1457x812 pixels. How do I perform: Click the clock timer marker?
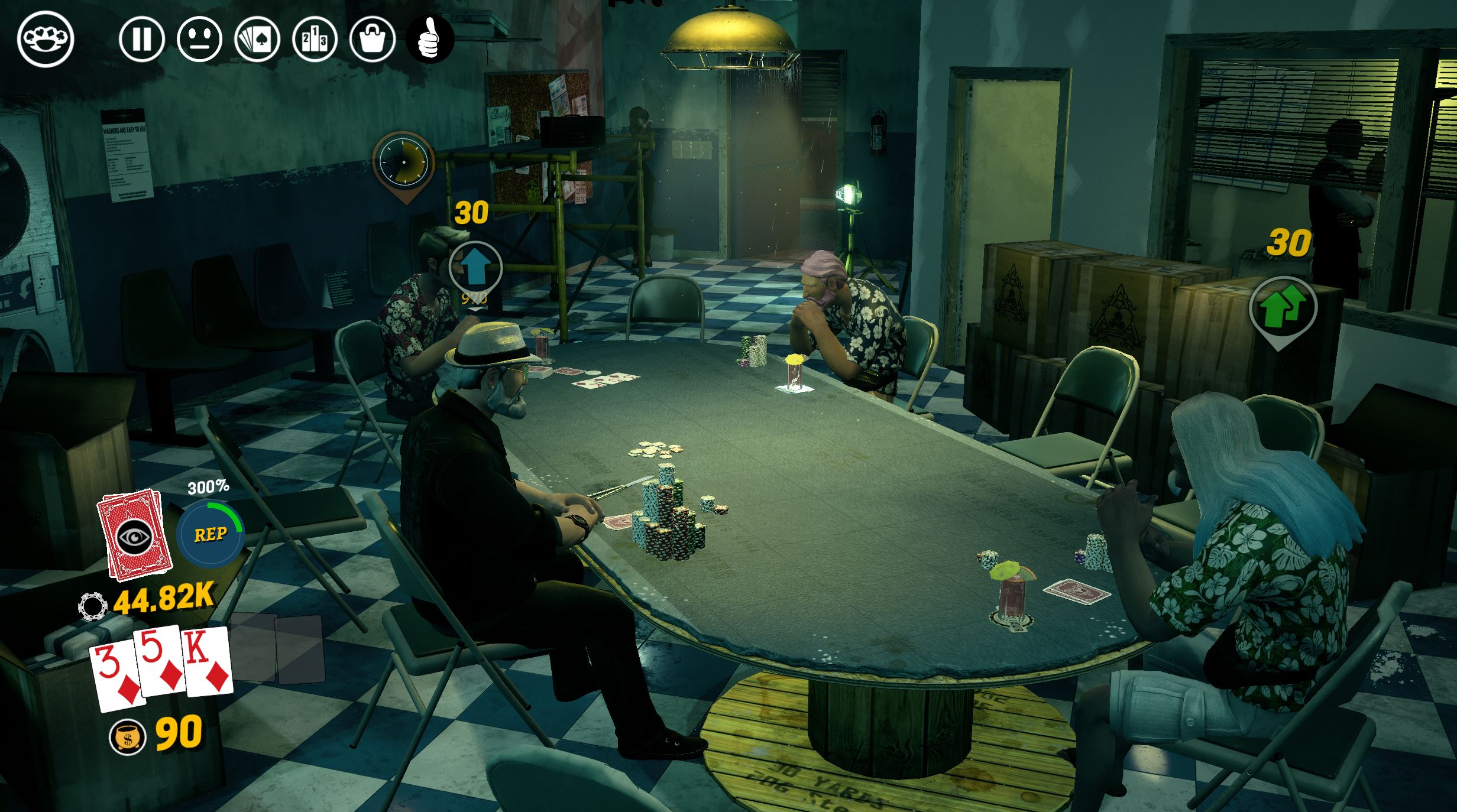click(x=403, y=161)
